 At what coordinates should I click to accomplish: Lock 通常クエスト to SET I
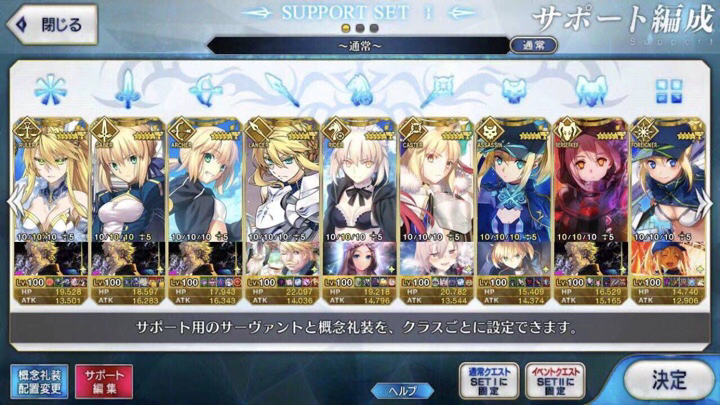click(x=487, y=381)
